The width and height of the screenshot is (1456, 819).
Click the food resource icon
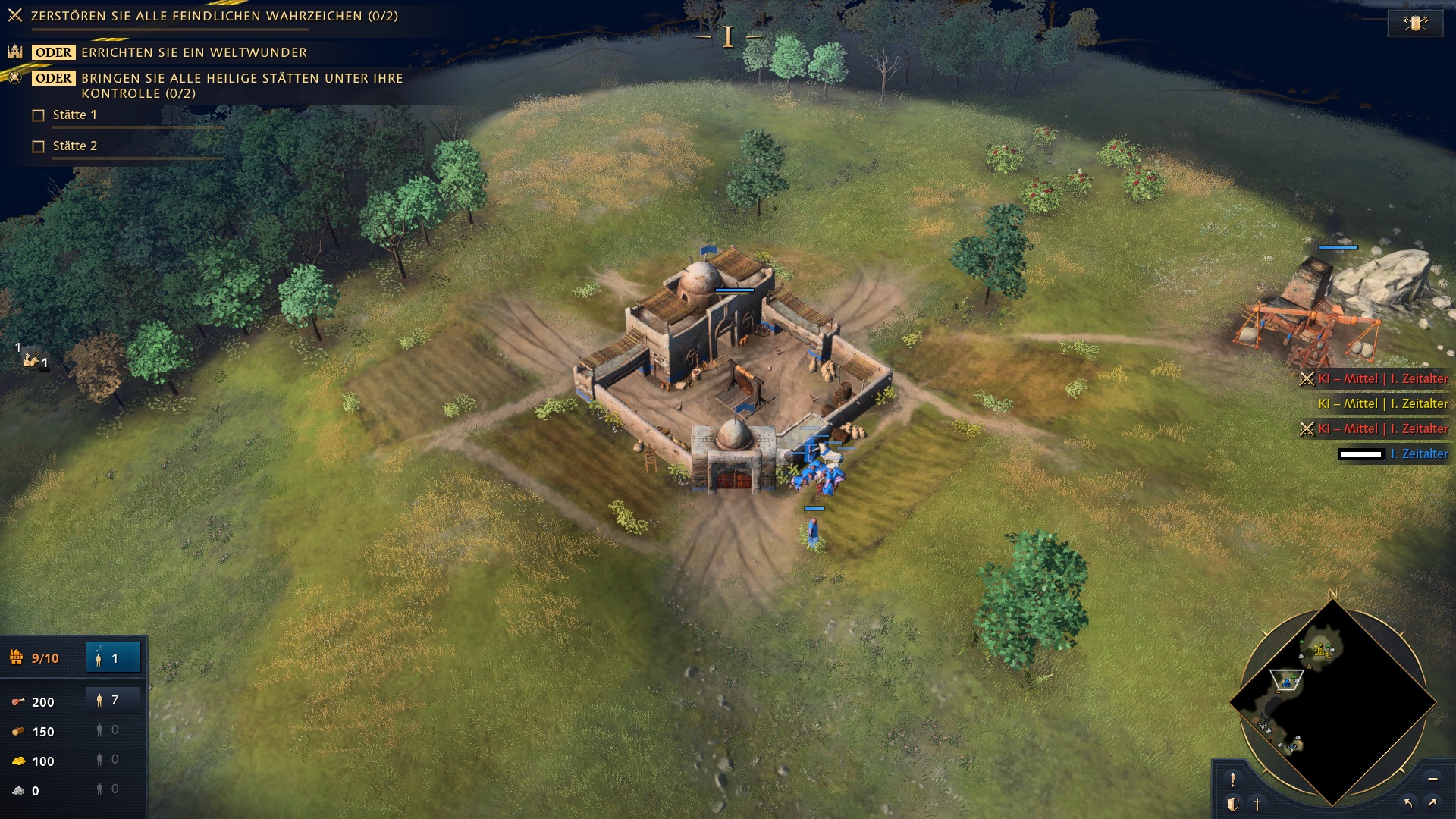coord(17,701)
